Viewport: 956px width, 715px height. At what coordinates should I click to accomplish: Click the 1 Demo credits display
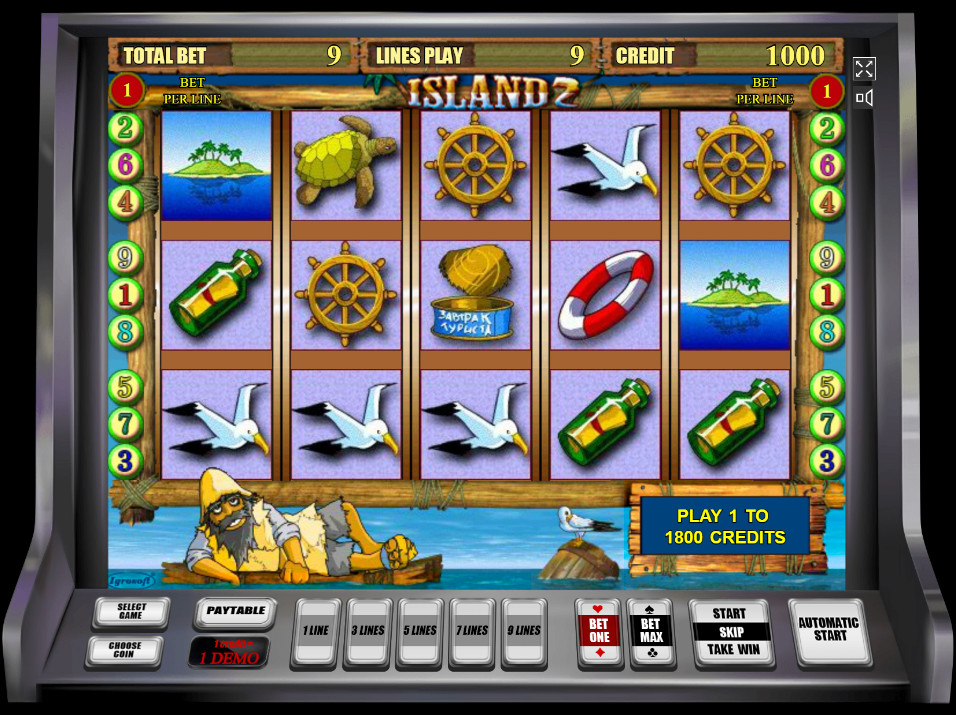click(x=228, y=653)
